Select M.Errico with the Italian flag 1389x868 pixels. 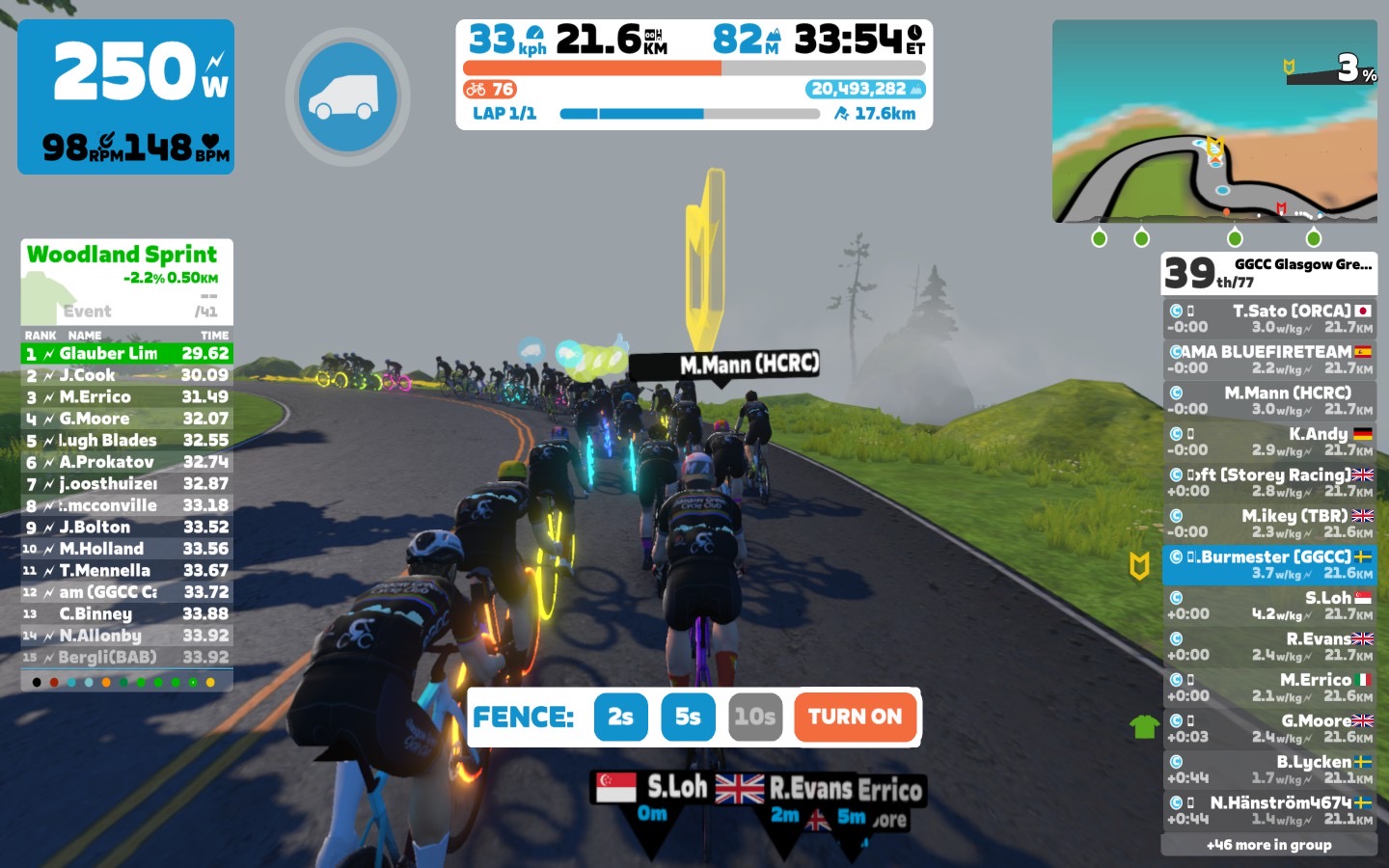1268,688
